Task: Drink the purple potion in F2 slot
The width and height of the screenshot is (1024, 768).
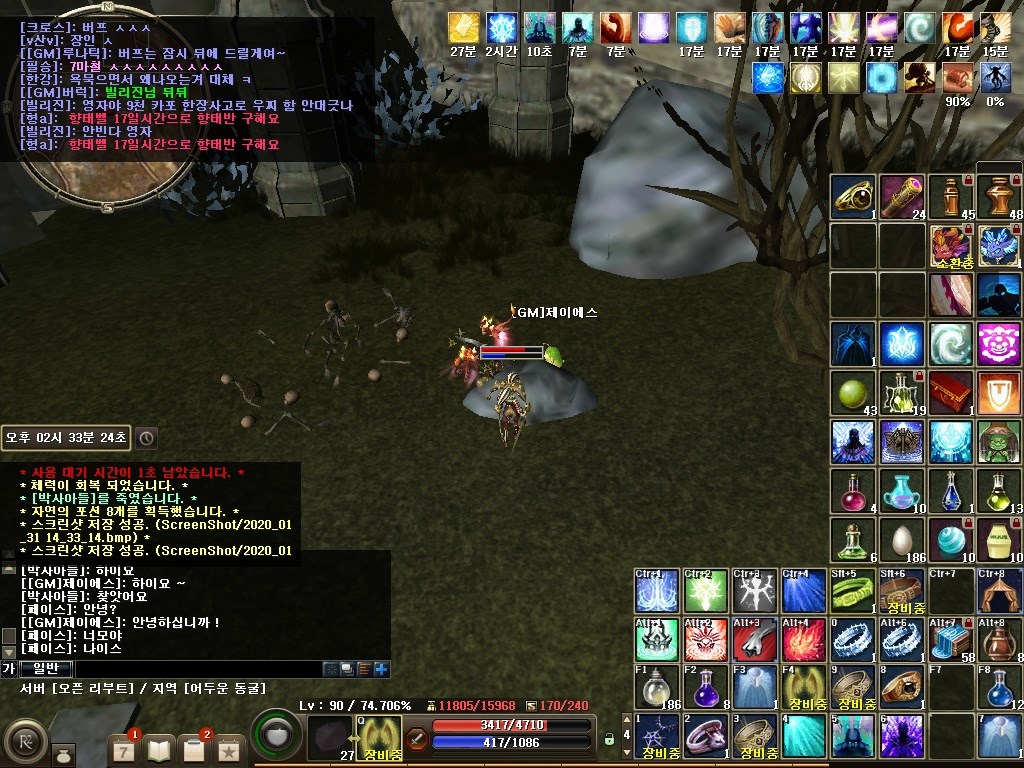Action: click(x=707, y=687)
